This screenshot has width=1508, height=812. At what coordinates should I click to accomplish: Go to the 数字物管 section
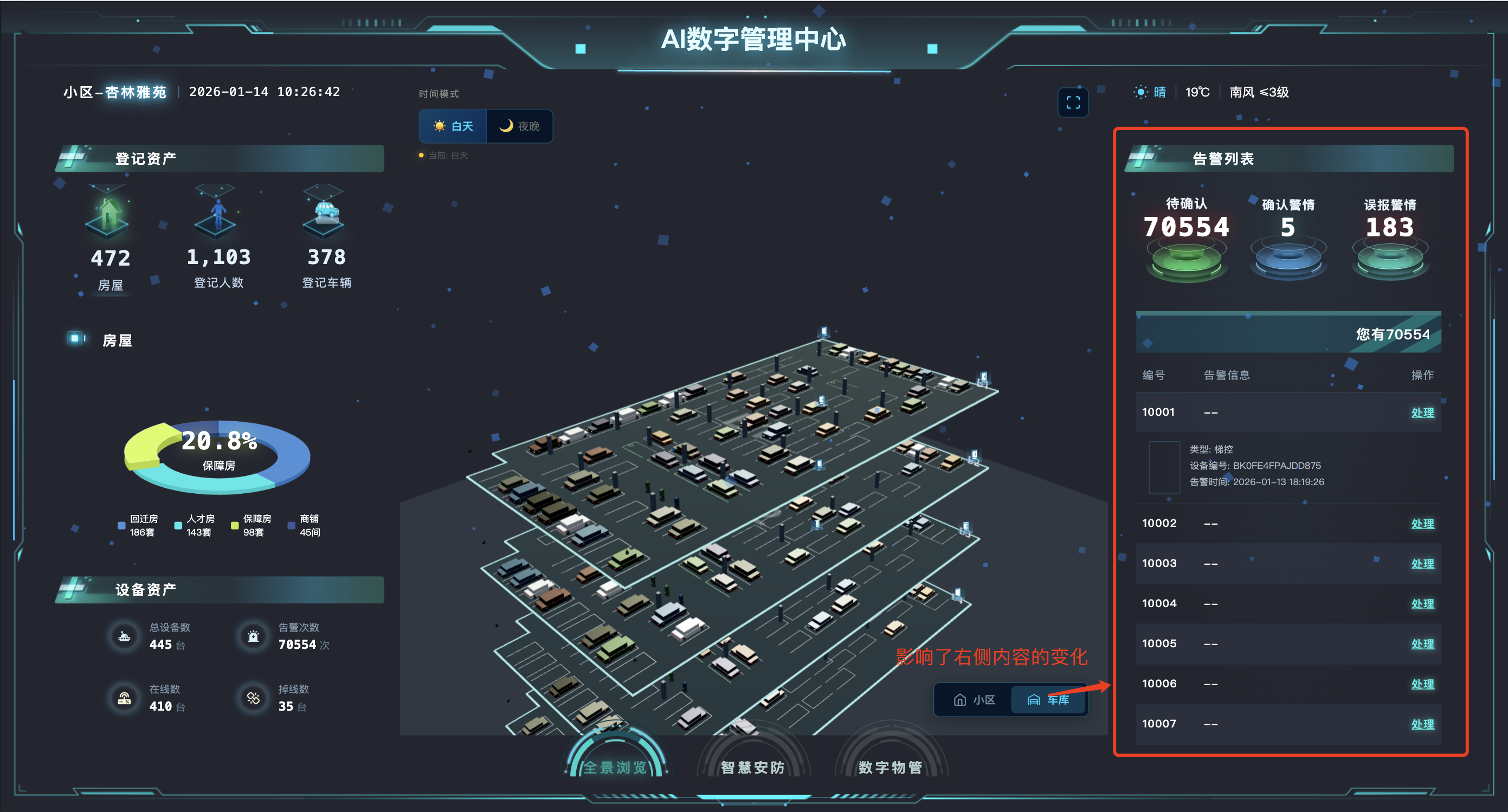point(891,766)
